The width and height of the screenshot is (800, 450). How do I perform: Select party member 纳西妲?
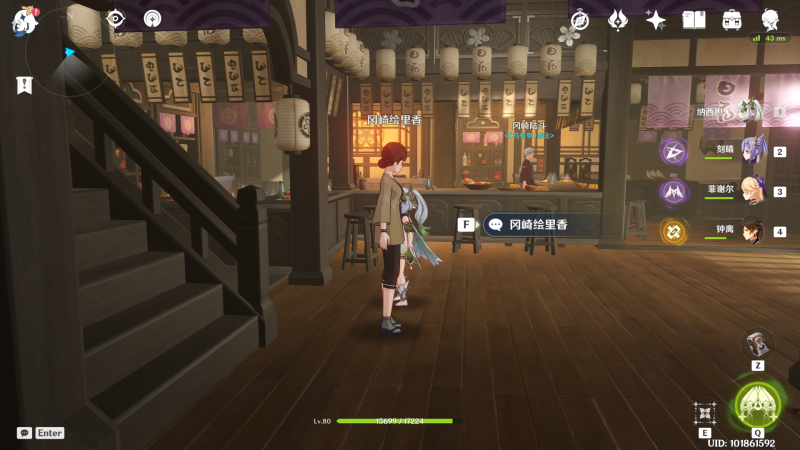pos(746,112)
